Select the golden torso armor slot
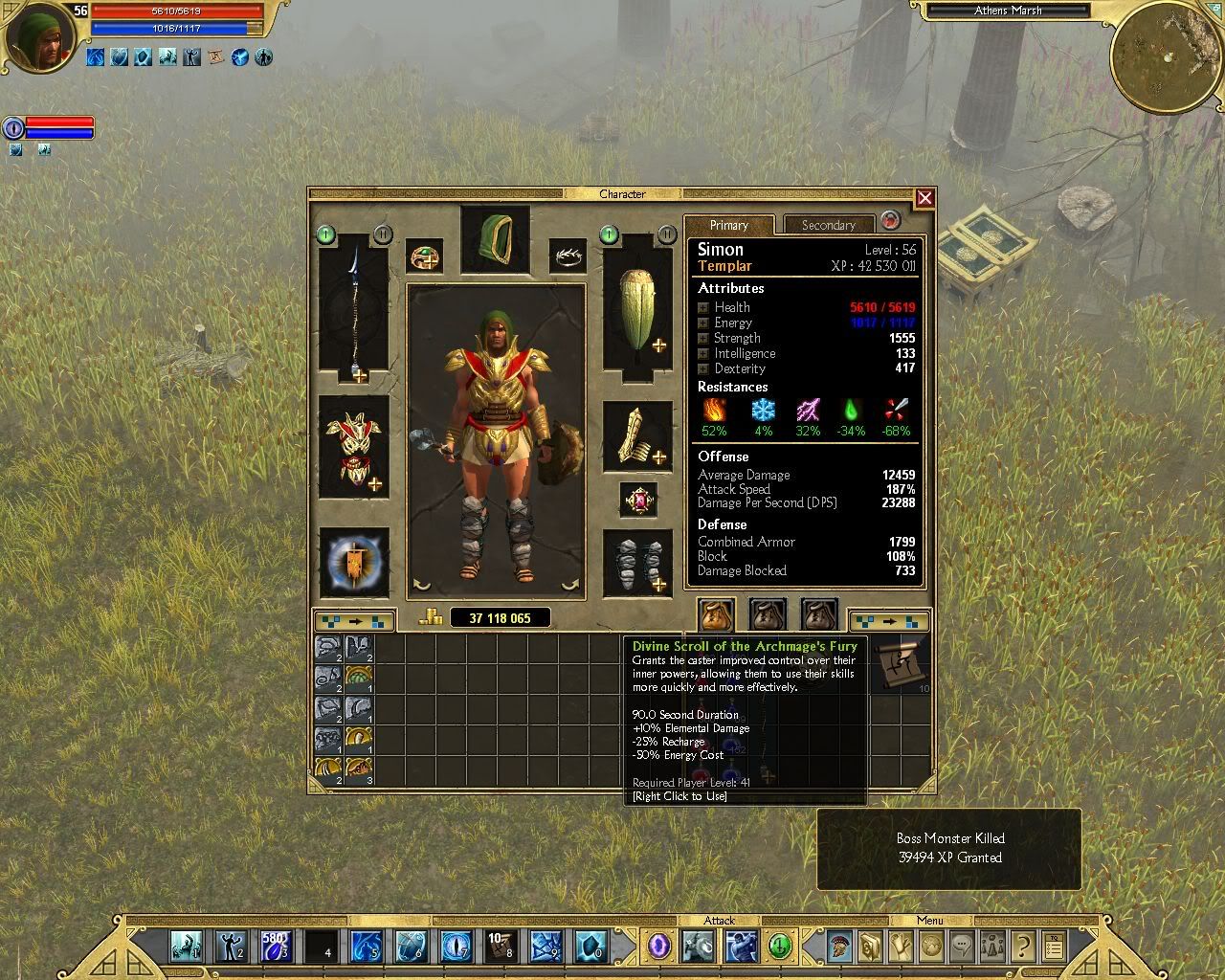The image size is (1225, 980). pos(353,448)
